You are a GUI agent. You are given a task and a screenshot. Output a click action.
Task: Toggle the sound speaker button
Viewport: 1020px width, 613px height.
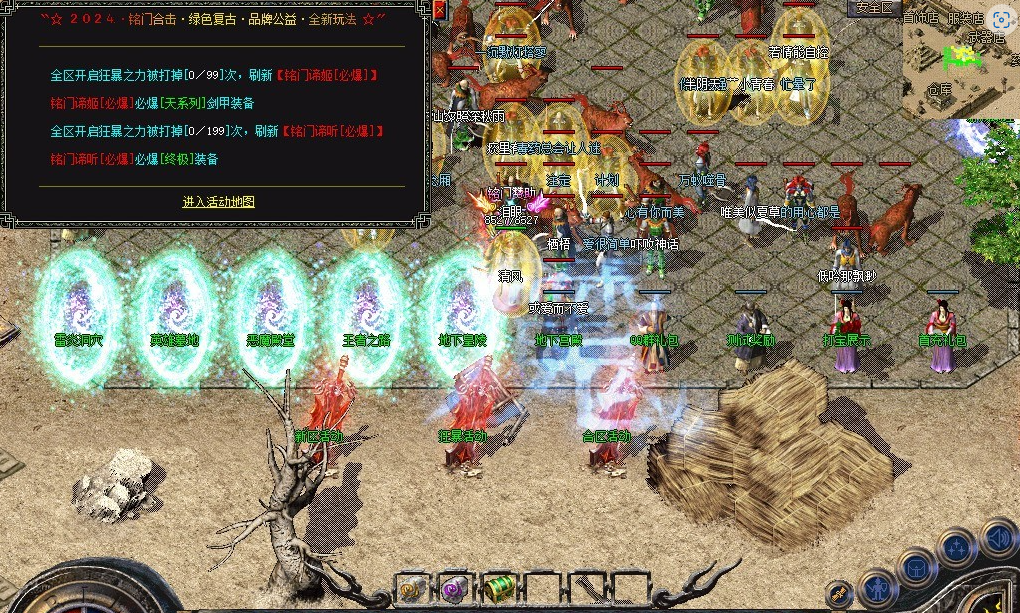[999, 540]
